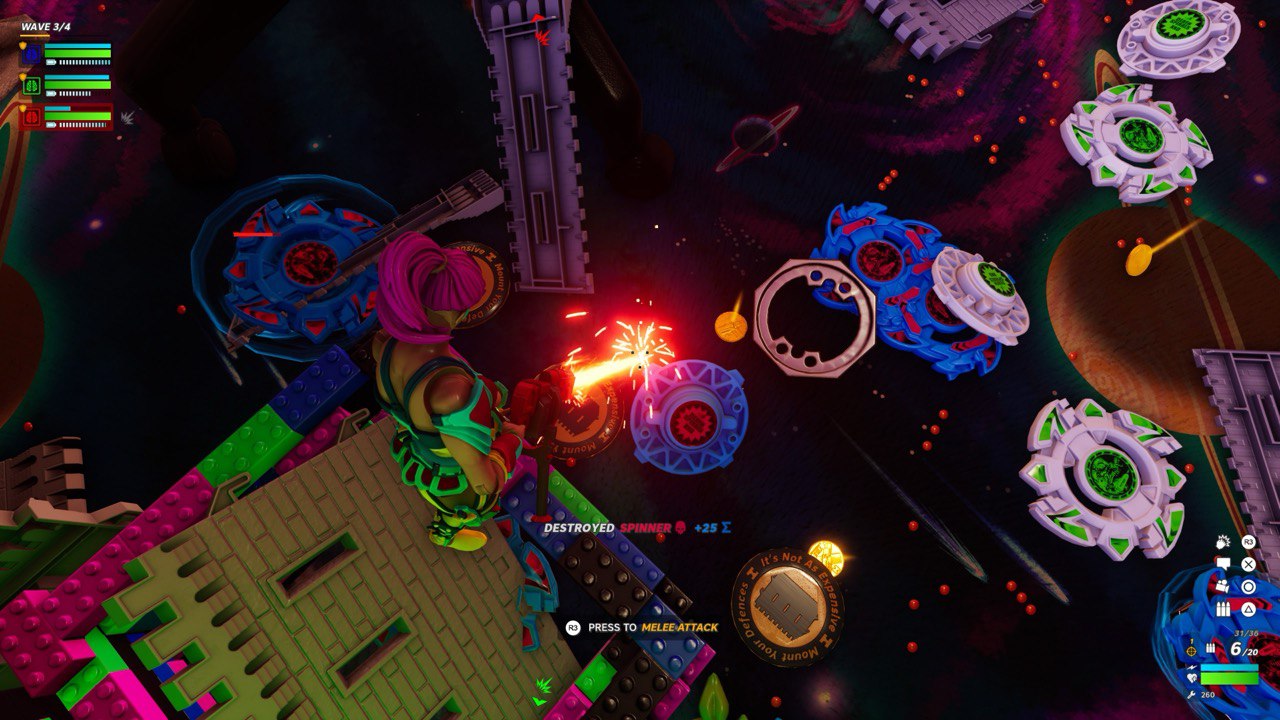Select the green brain player portrait
The width and height of the screenshot is (1280, 720).
click(x=31, y=86)
